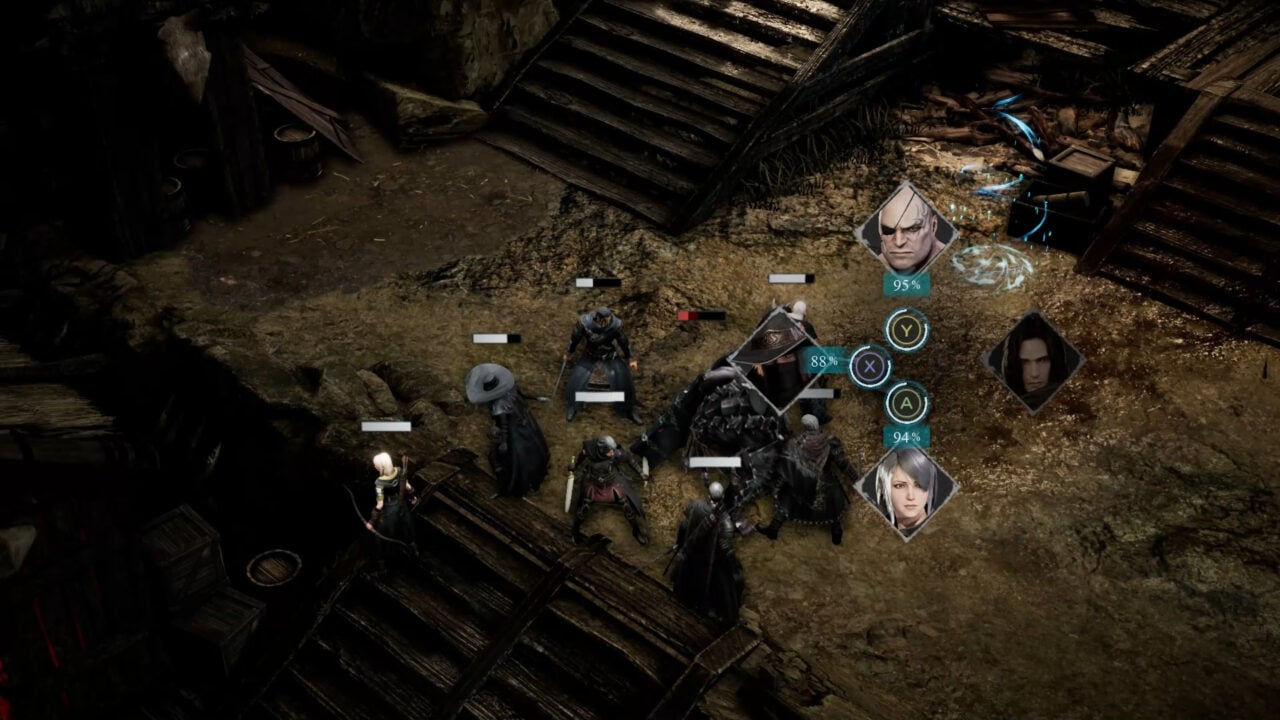Screen dimensions: 1280x720
Task: Select the 95% hit chance label
Action: 904,285
